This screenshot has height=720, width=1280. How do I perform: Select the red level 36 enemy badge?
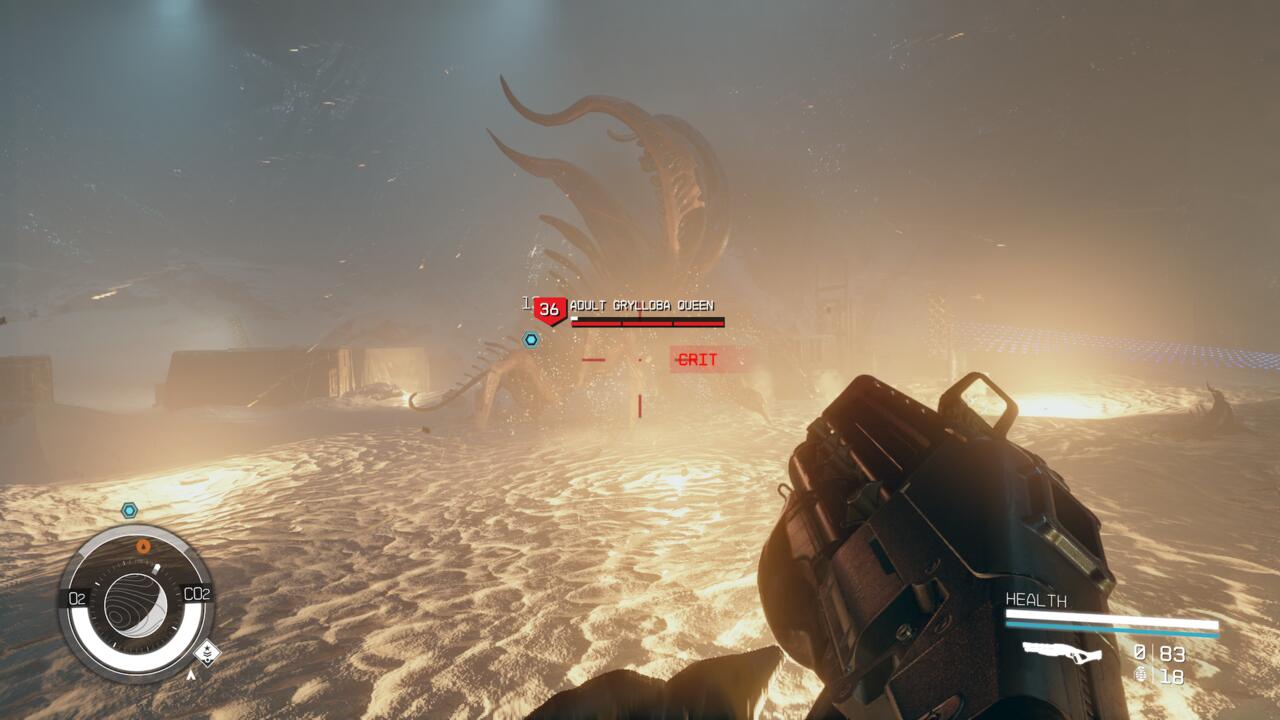(549, 310)
